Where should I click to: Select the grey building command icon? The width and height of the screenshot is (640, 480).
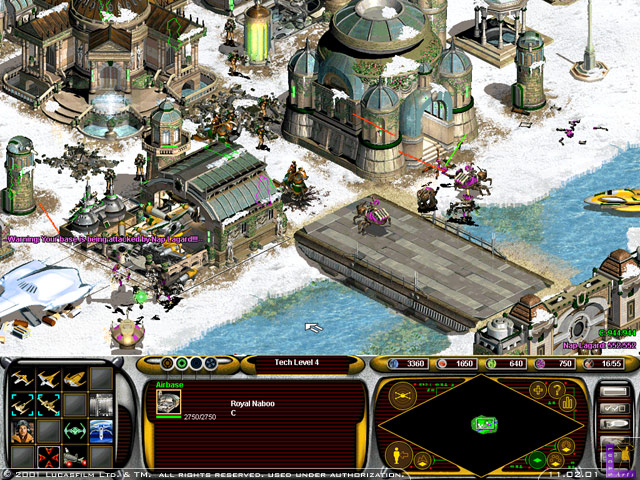click(100, 404)
